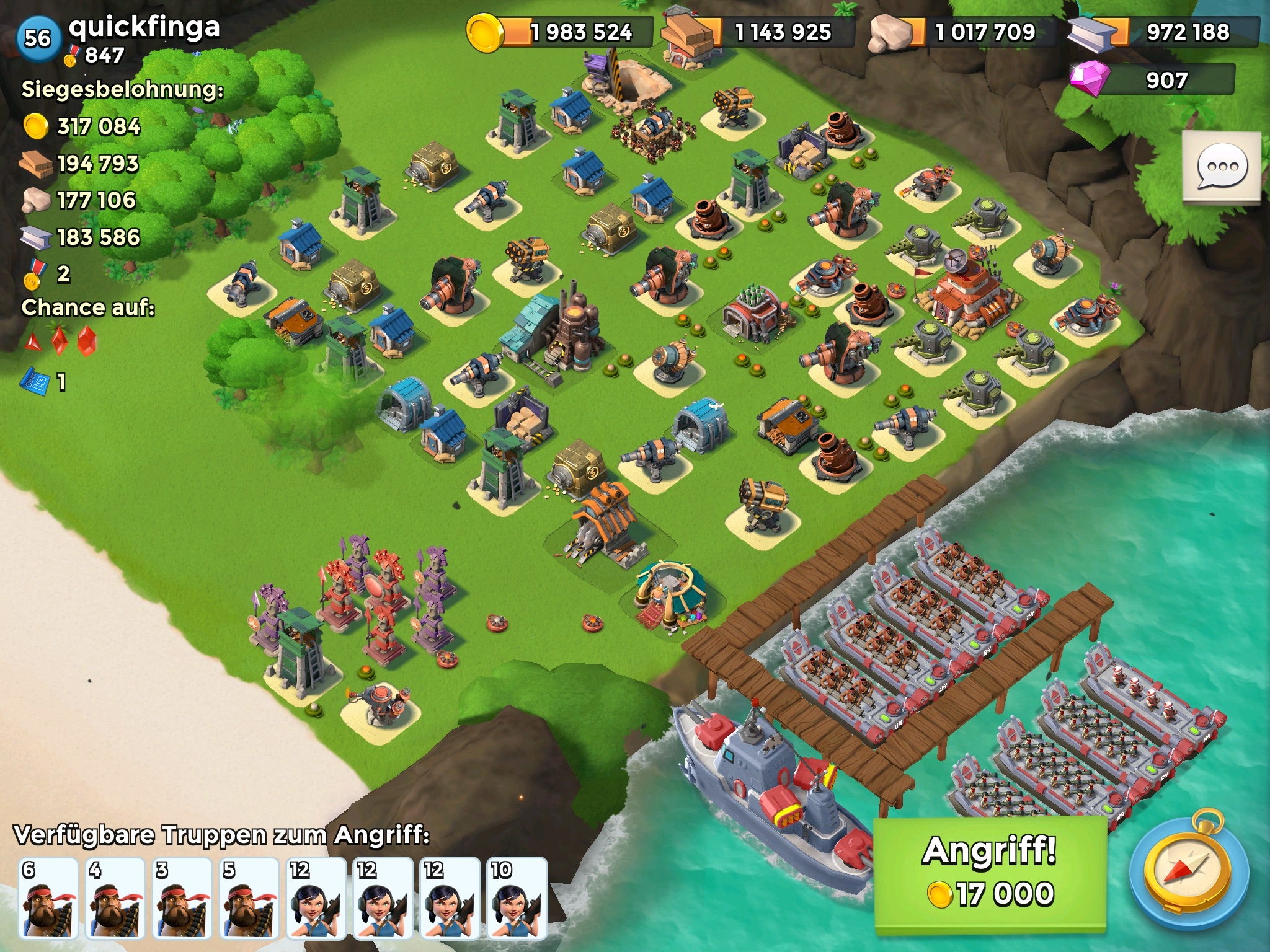This screenshot has width=1270, height=952.
Task: Click the Heavy troop card showing 5
Action: 249,897
